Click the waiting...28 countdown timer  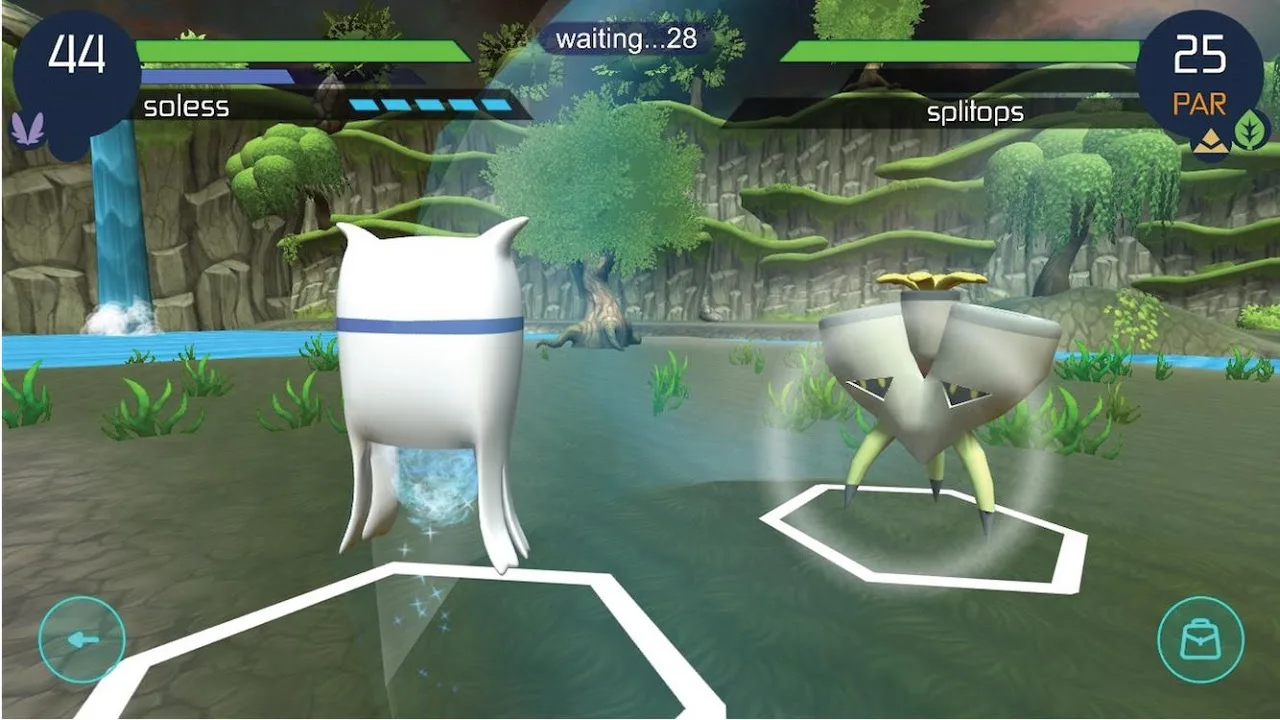[628, 39]
